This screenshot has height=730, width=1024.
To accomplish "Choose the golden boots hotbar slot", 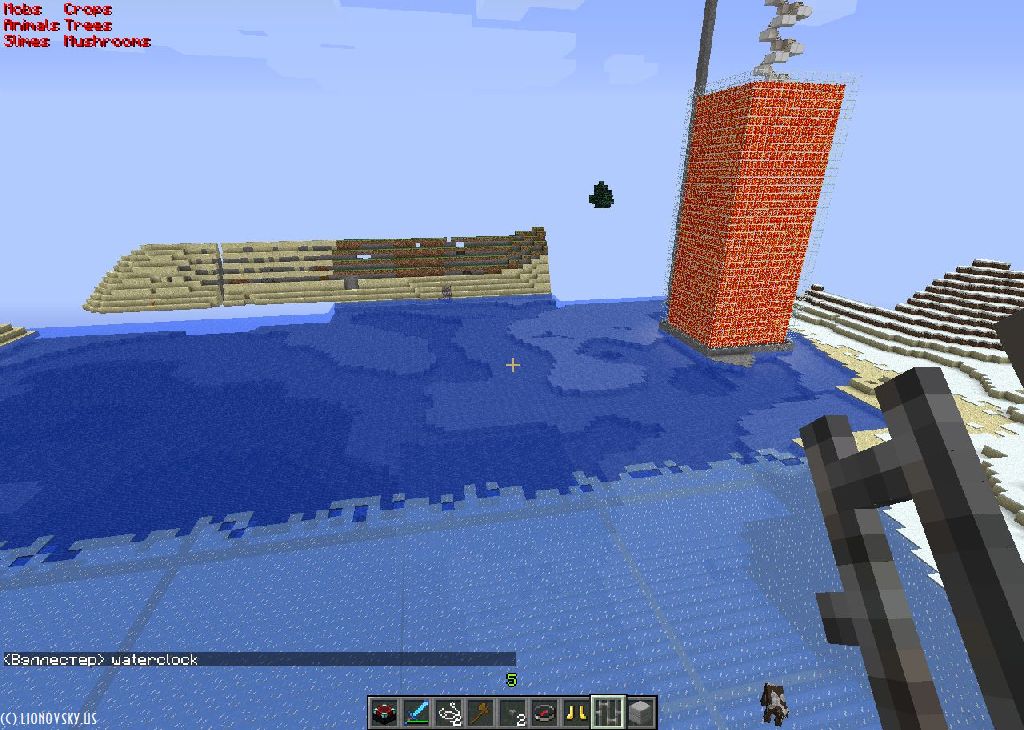I will click(576, 713).
